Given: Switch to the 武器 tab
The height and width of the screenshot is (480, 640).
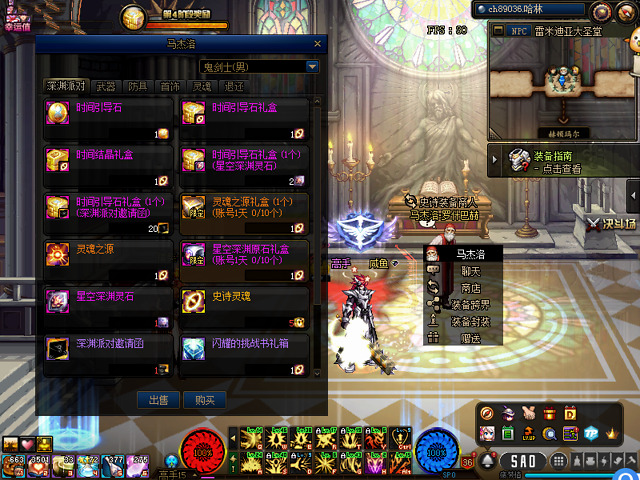Looking at the screenshot, I should click(105, 87).
